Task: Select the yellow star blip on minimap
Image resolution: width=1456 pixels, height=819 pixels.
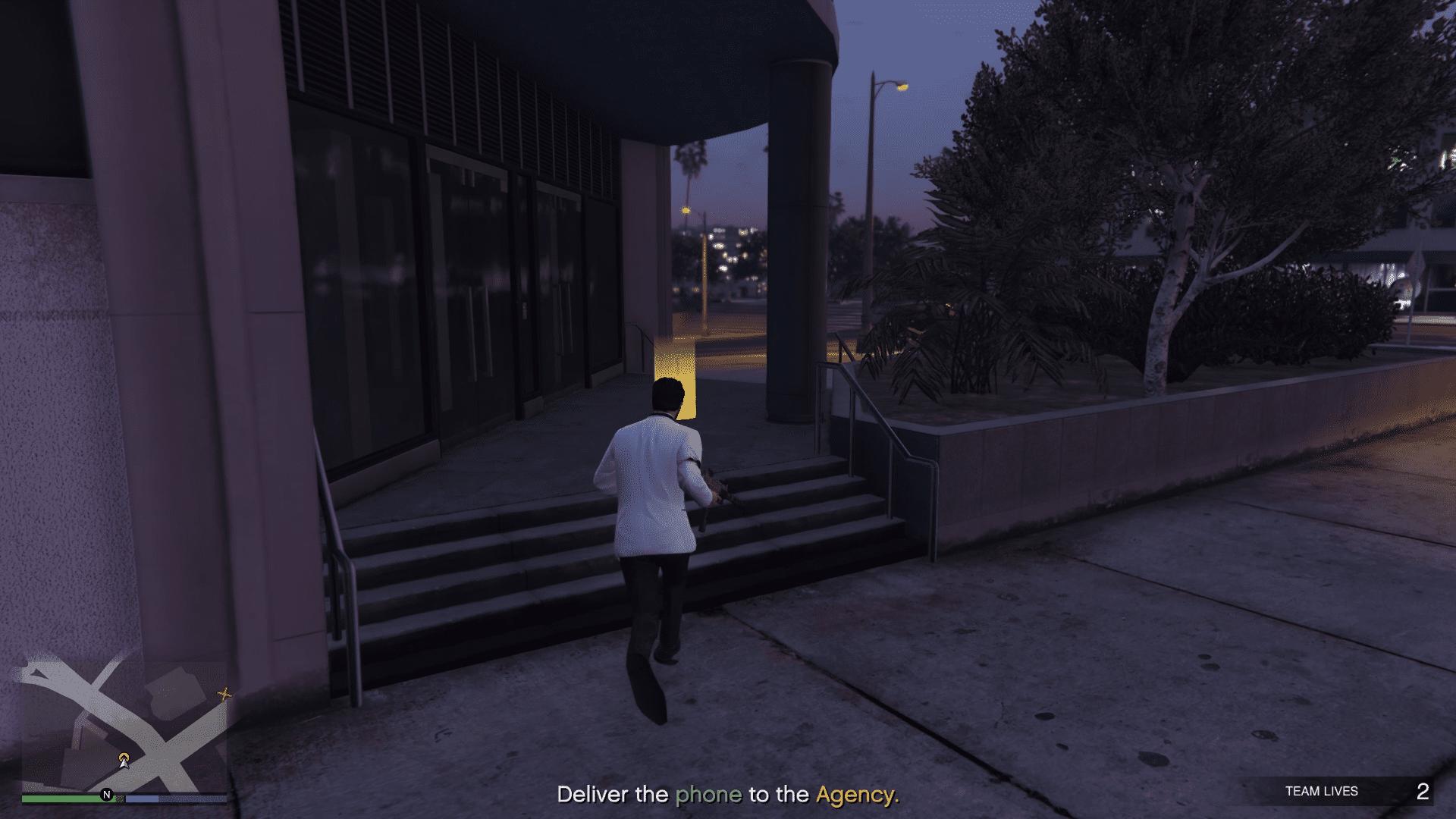Action: (224, 693)
